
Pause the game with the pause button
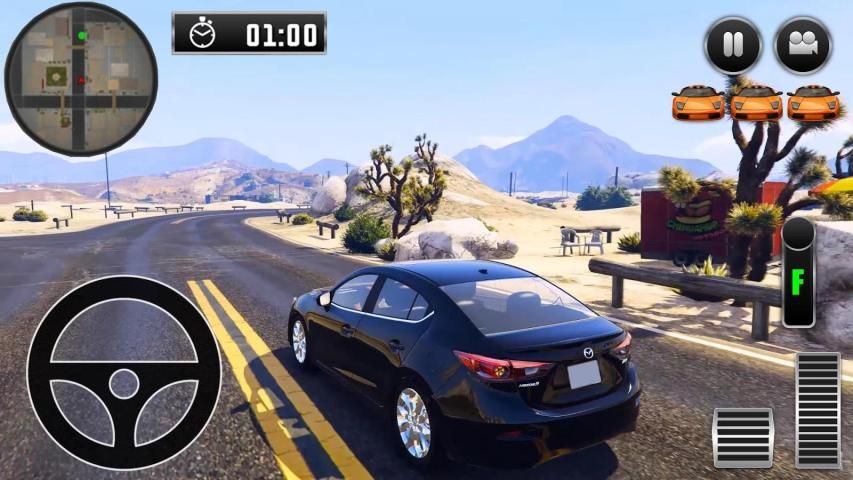[733, 45]
